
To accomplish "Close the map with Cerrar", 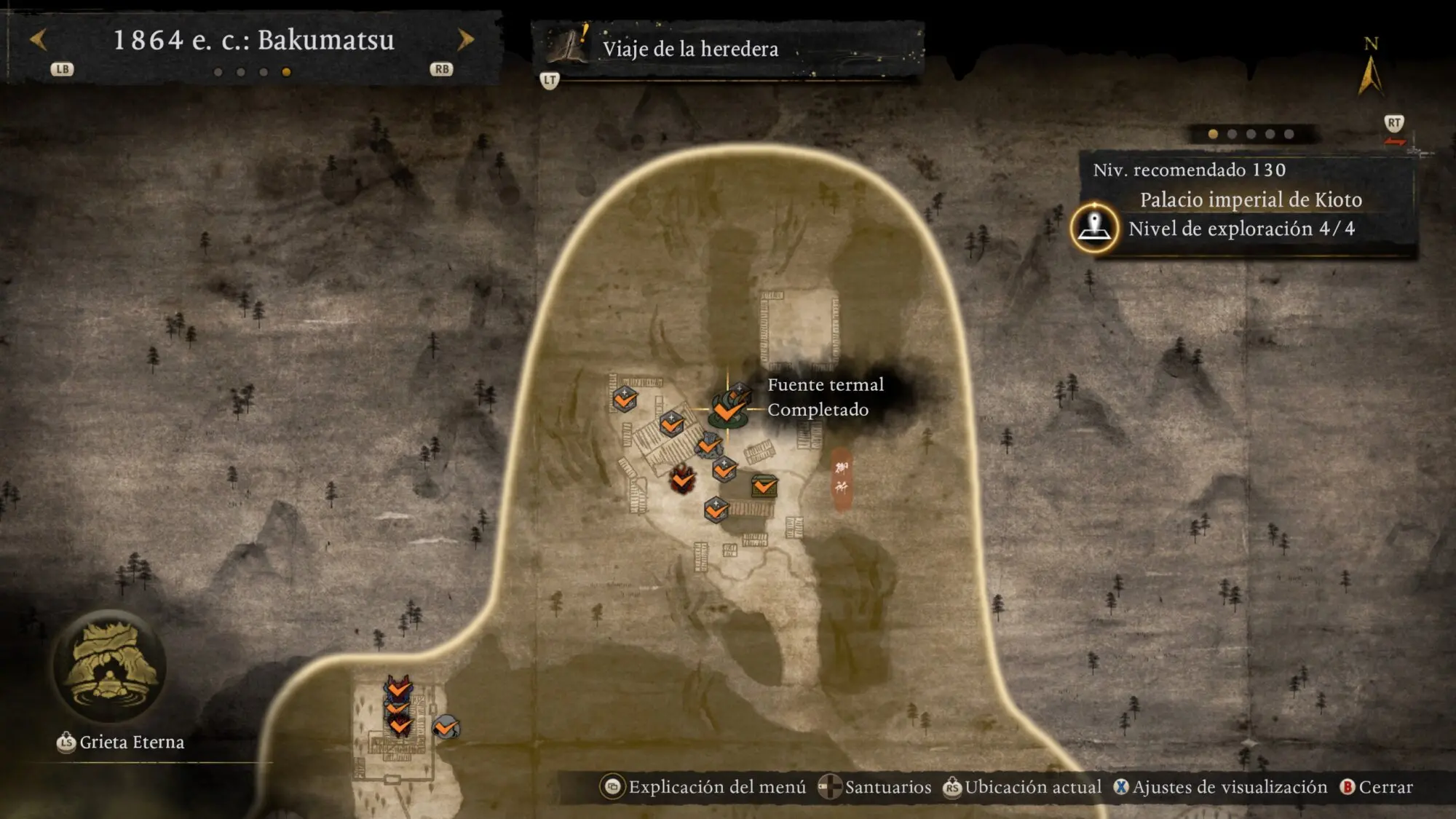I will 1376,787.
